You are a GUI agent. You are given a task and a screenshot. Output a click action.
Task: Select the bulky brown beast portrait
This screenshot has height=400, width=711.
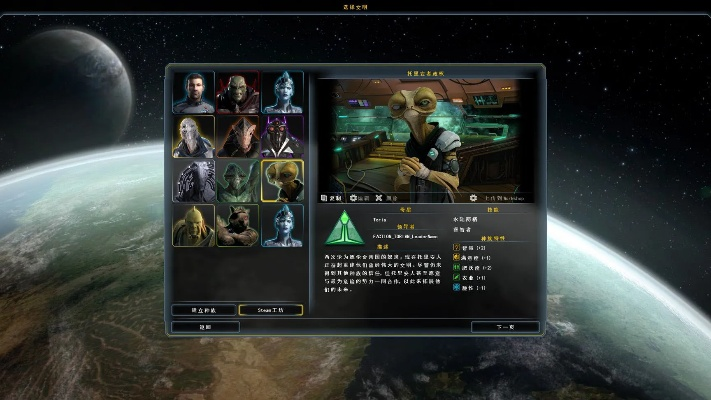point(237,225)
